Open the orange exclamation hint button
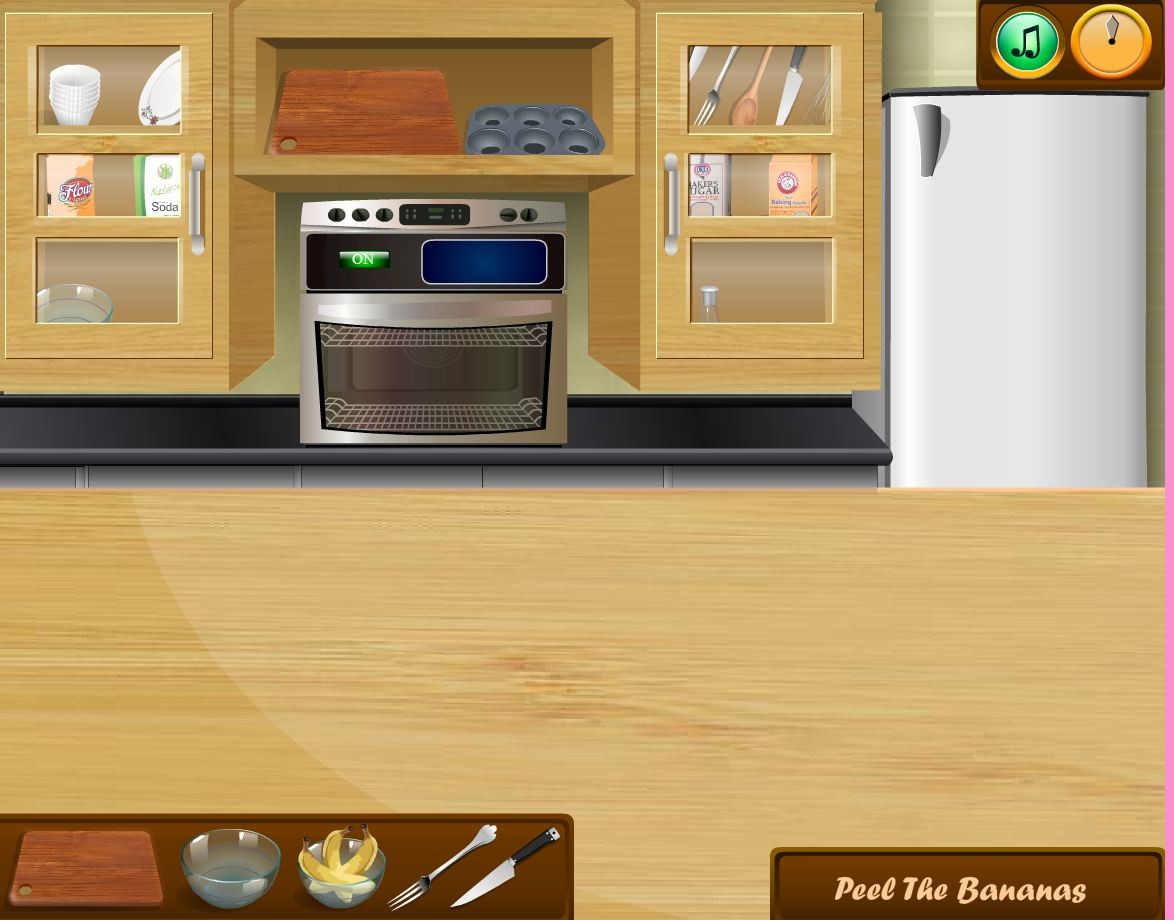Image resolution: width=1174 pixels, height=920 pixels. (x=1110, y=43)
